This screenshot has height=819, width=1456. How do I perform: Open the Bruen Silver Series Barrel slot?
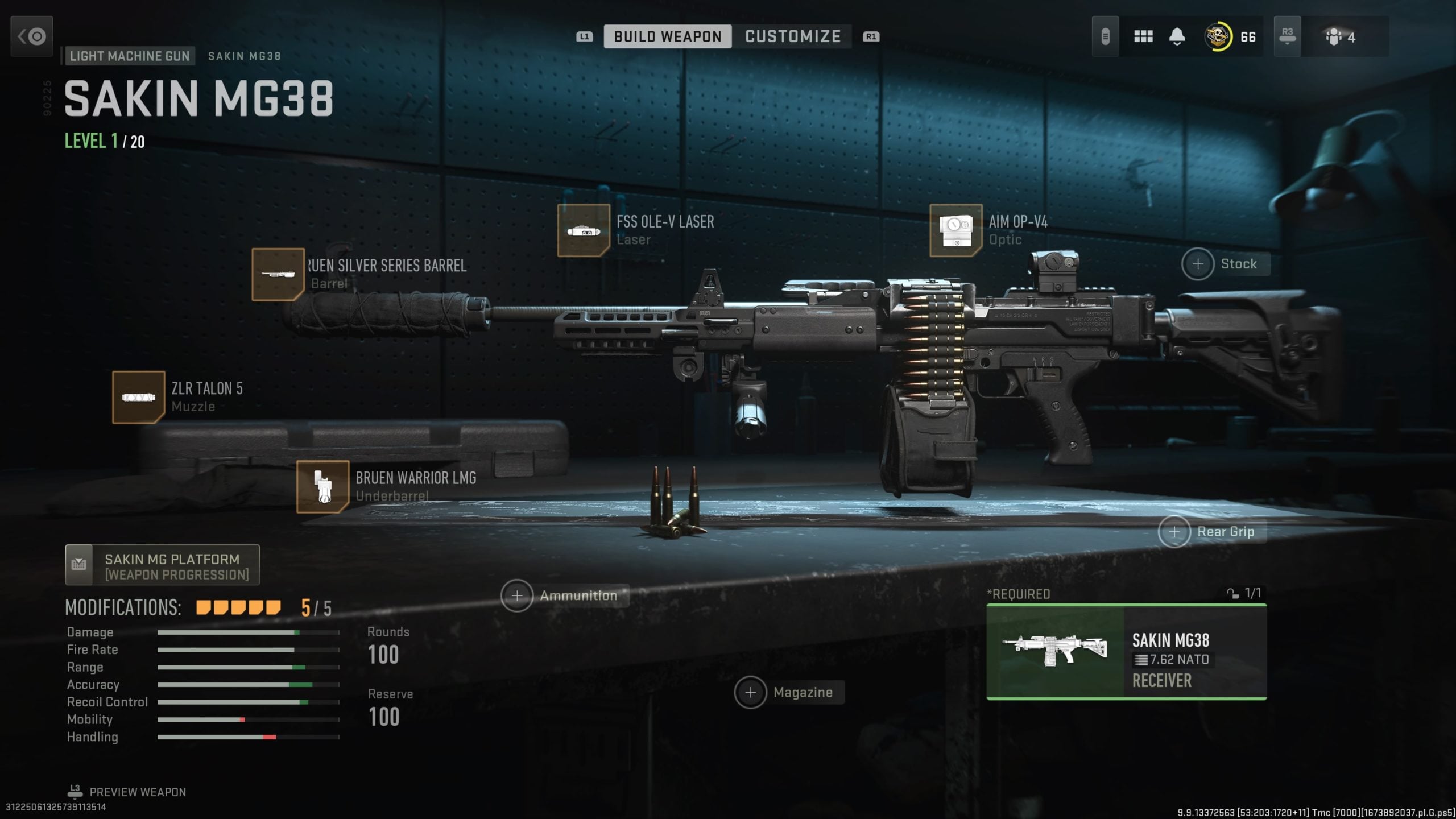(278, 275)
